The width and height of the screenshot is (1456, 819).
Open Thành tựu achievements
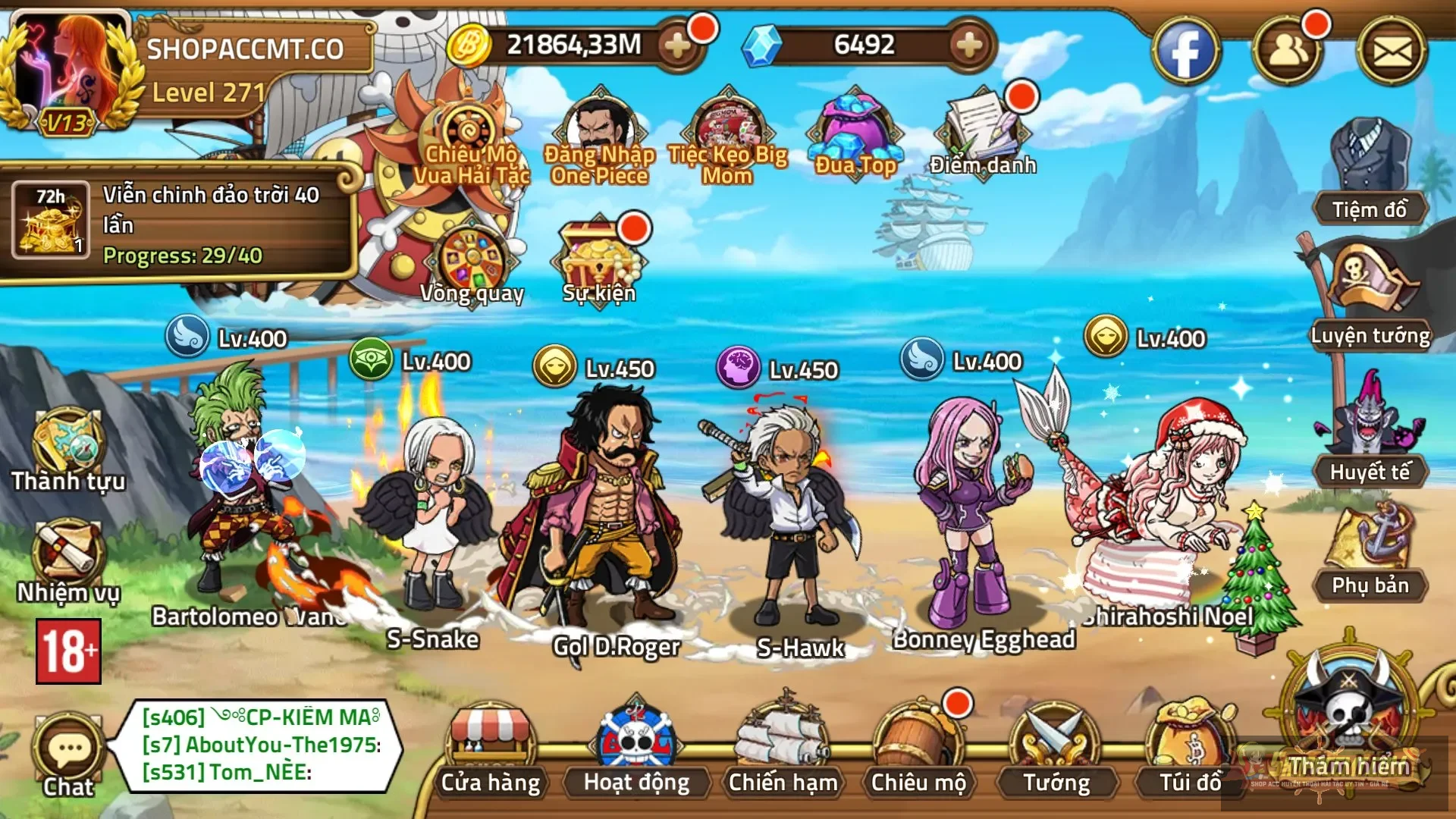pos(68,449)
